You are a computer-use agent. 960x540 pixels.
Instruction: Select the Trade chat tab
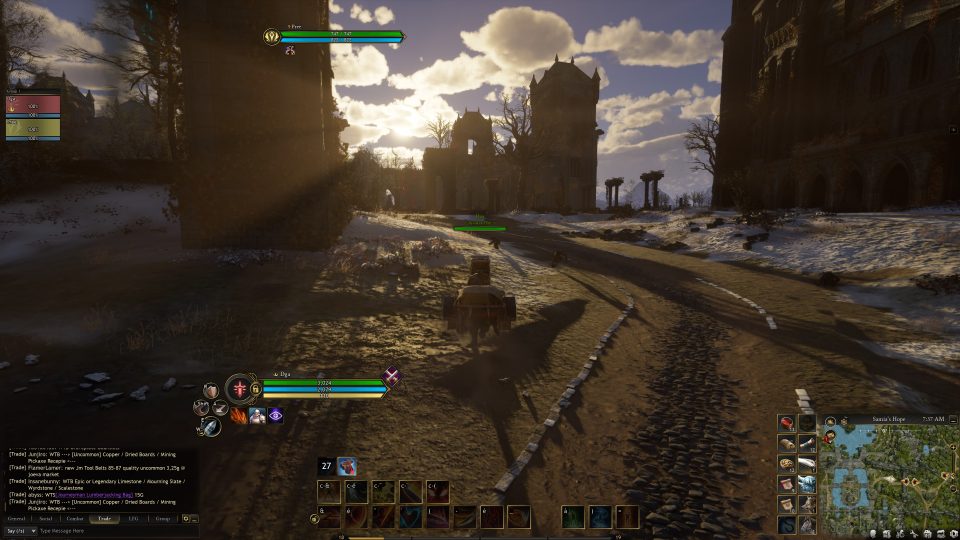104,519
